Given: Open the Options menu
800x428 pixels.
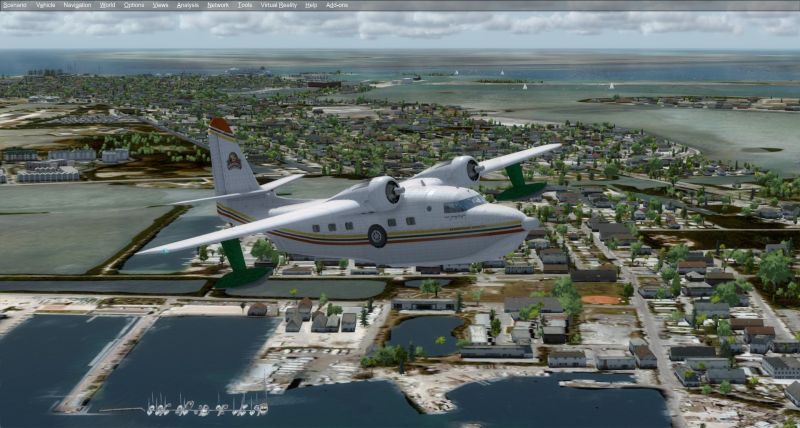Looking at the screenshot, I should click(134, 5).
